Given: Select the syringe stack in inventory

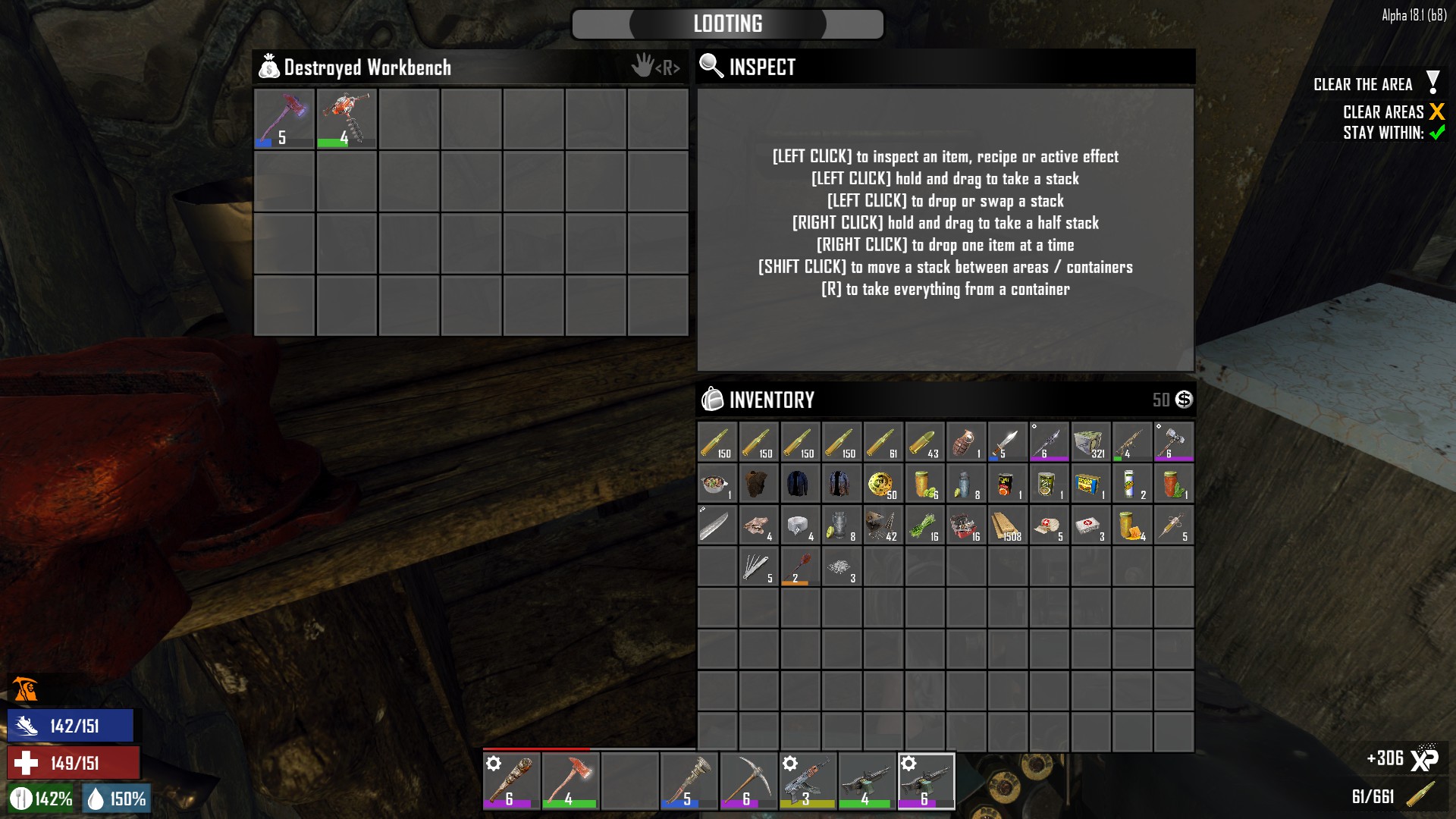Looking at the screenshot, I should [1173, 526].
